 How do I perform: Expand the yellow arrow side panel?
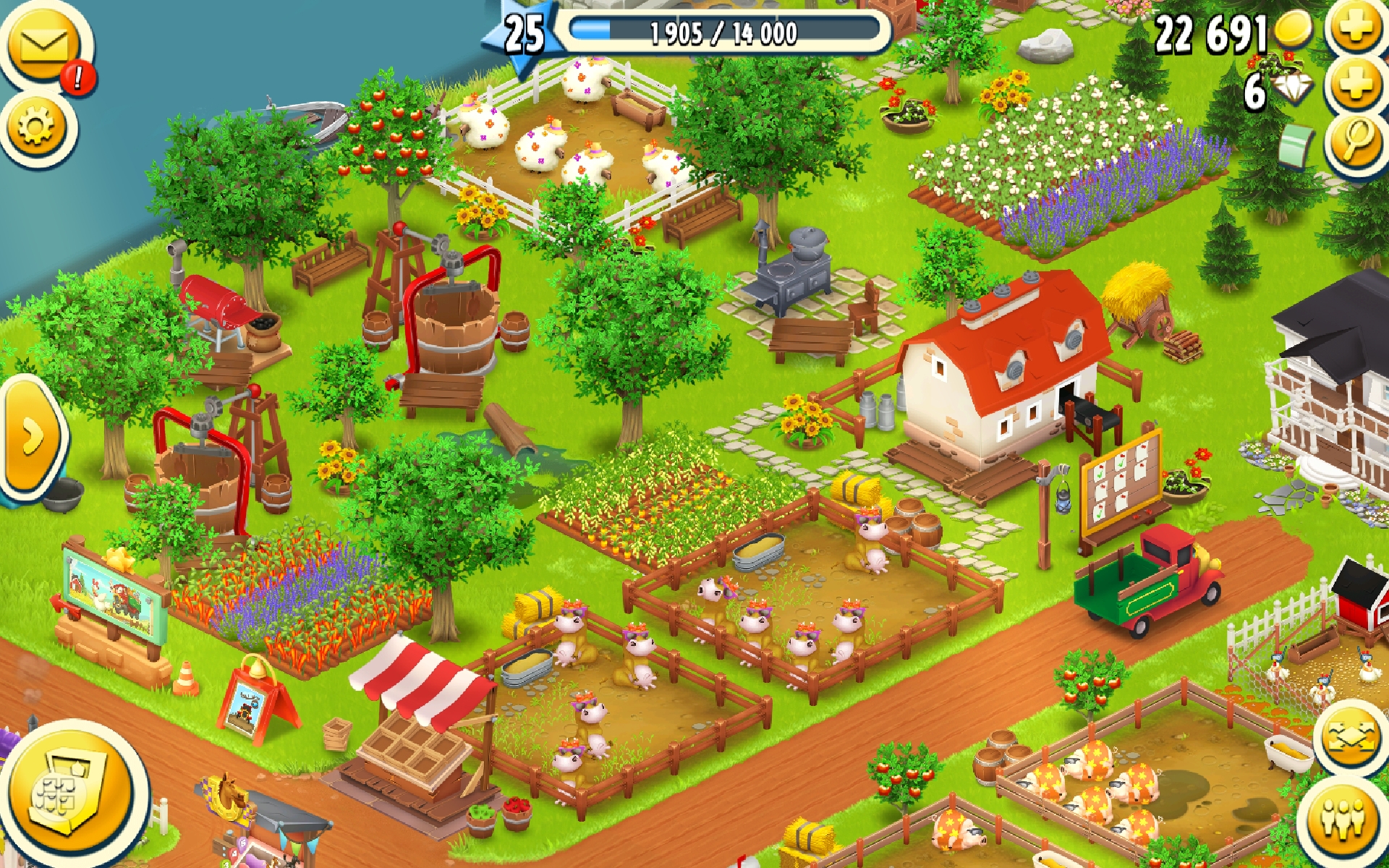[33, 436]
